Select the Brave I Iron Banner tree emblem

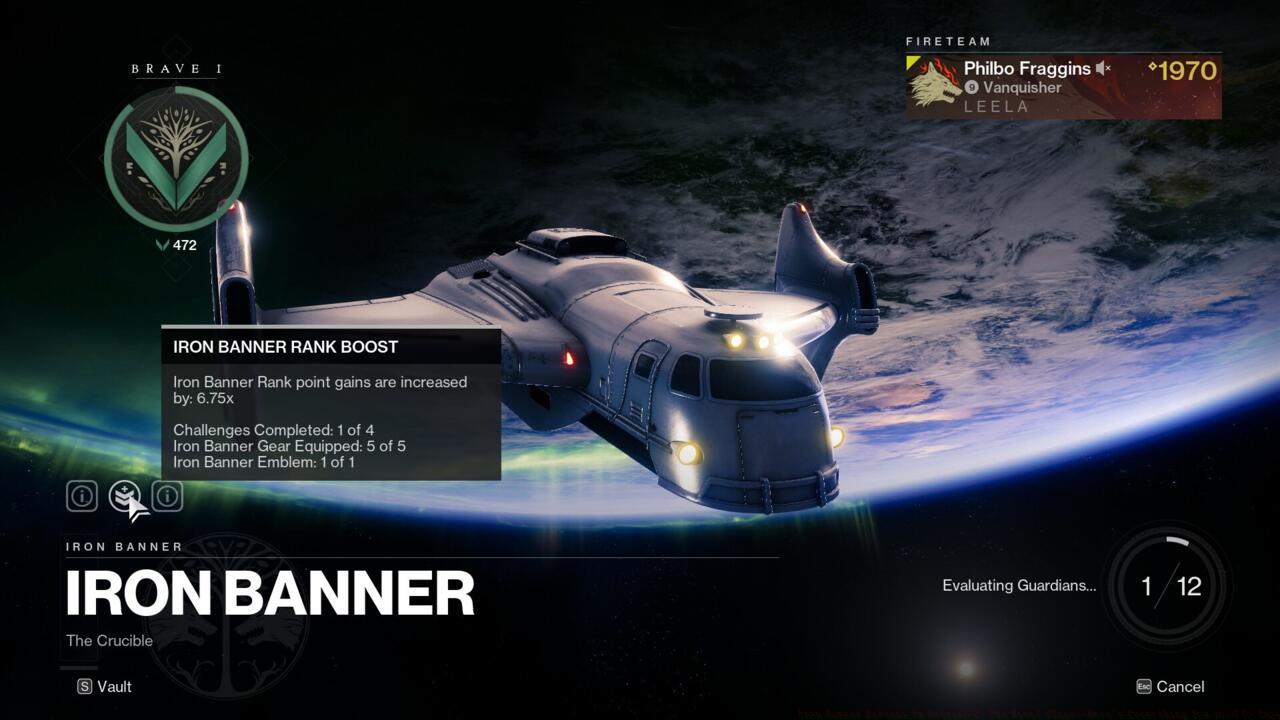pos(176,158)
